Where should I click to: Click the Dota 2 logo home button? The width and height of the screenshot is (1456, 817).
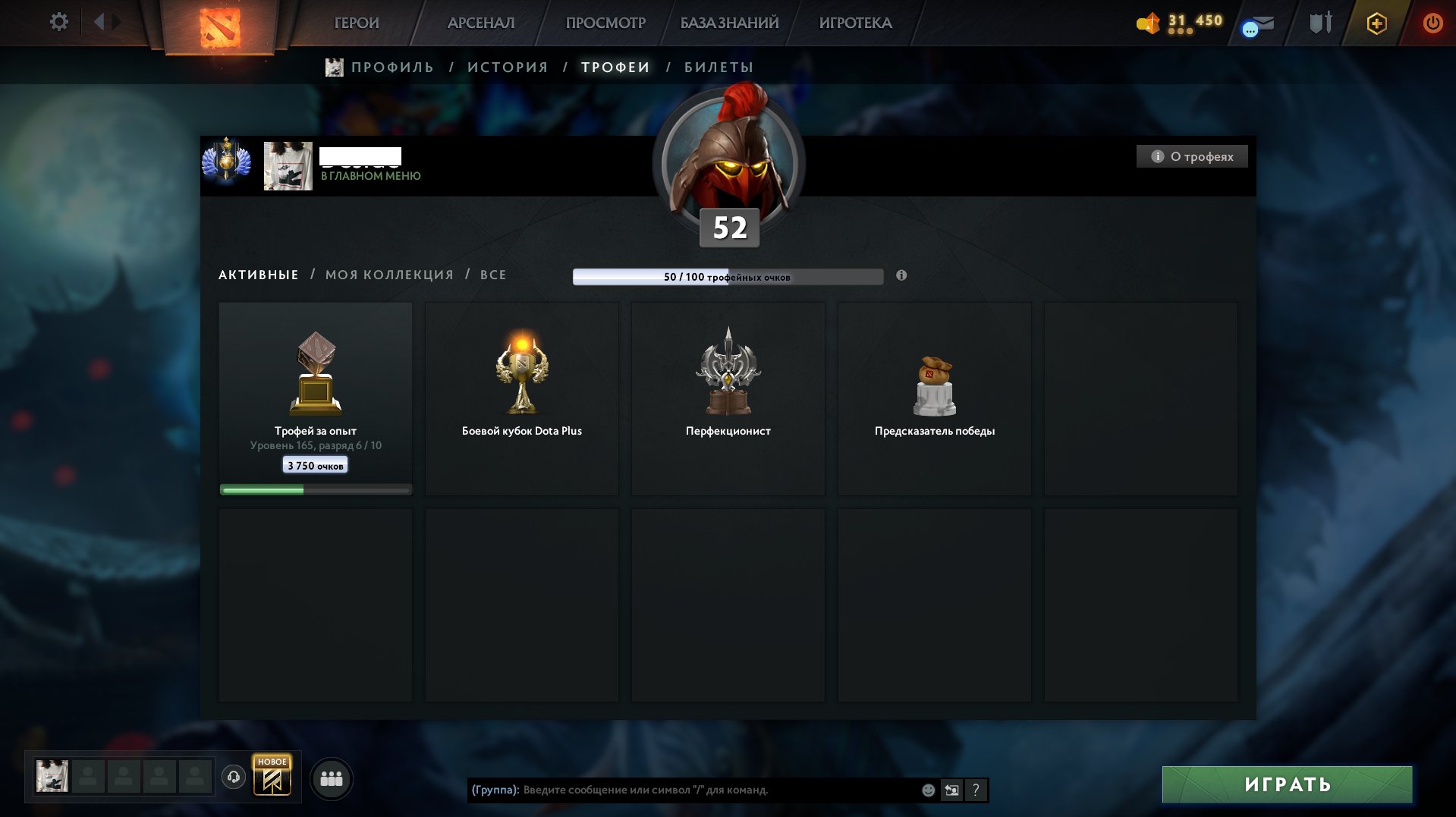[219, 27]
